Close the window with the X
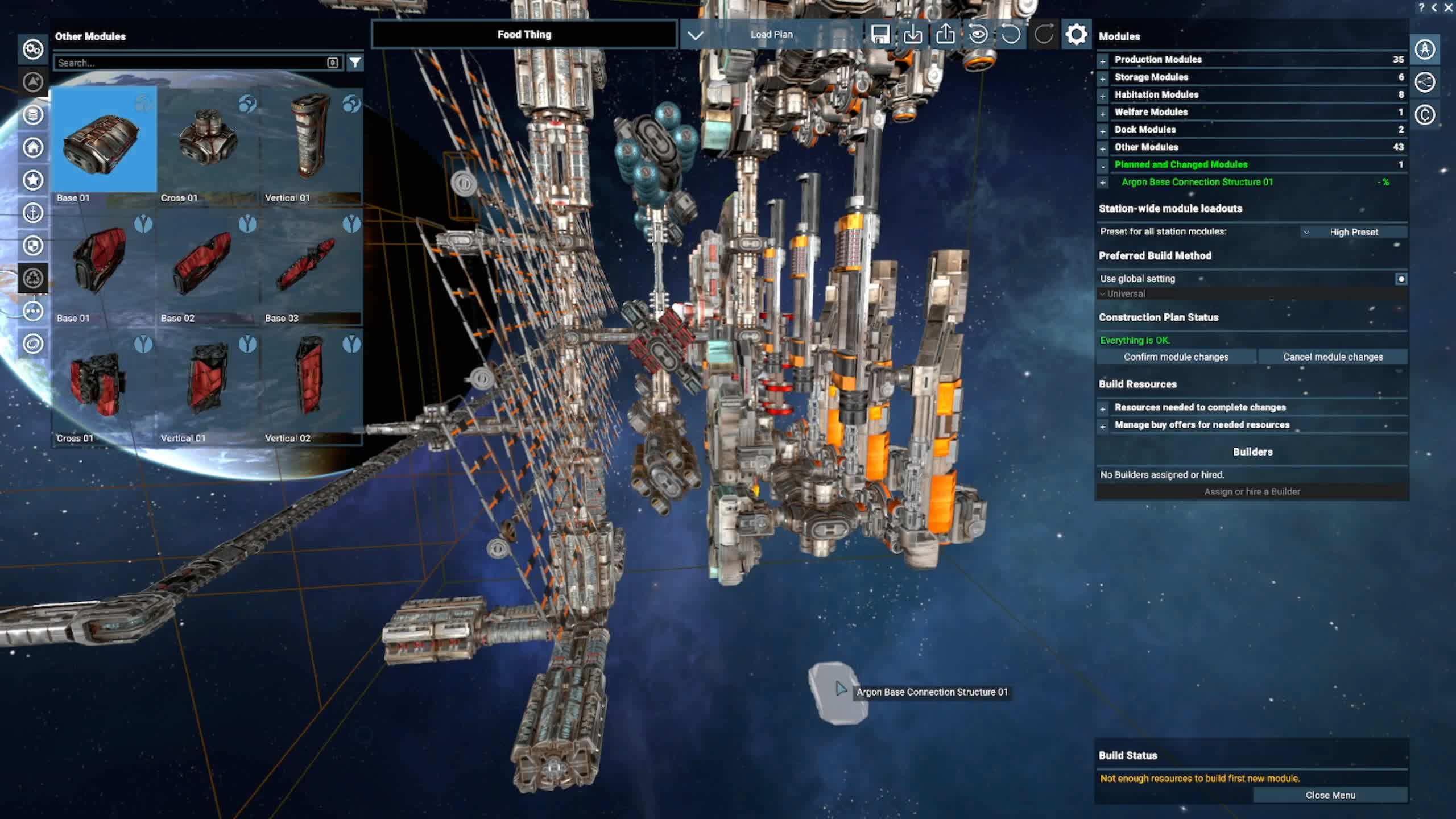The width and height of the screenshot is (1456, 819). (x=1448, y=8)
